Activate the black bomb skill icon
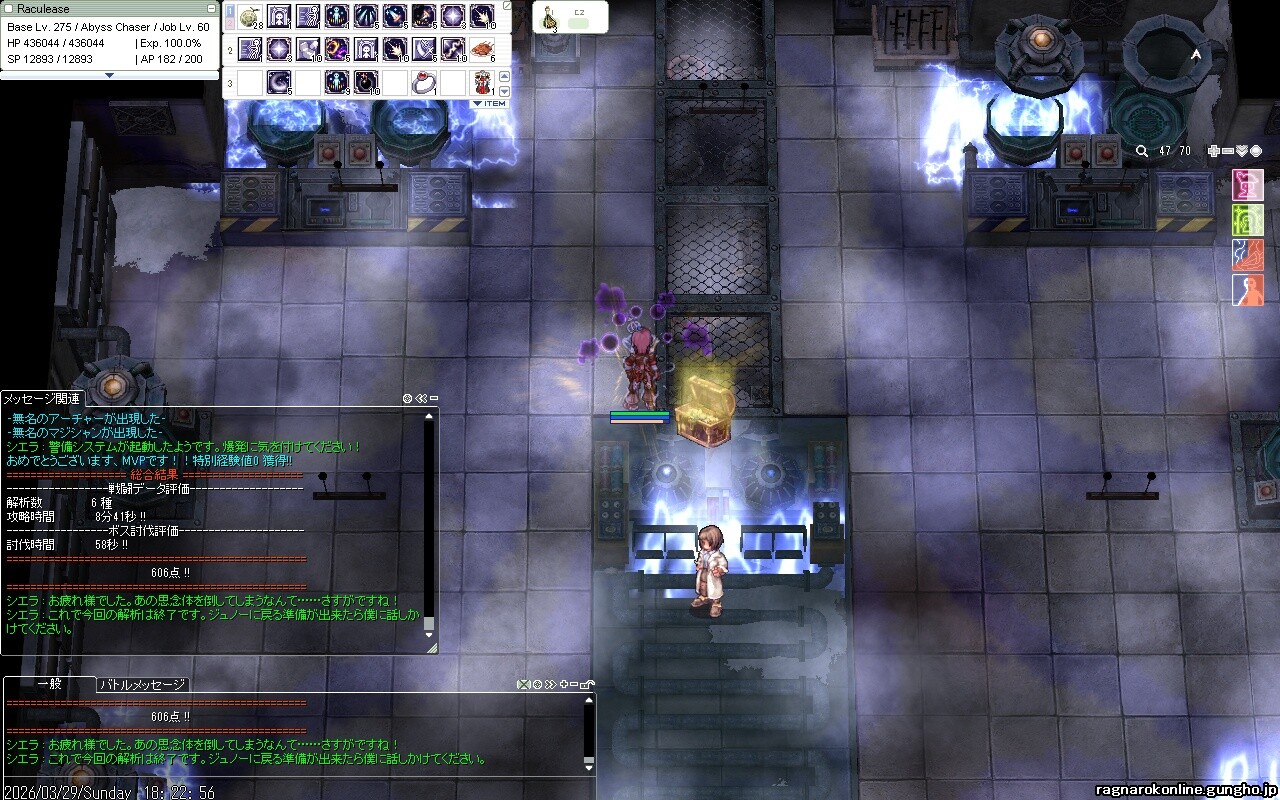 [x=367, y=81]
